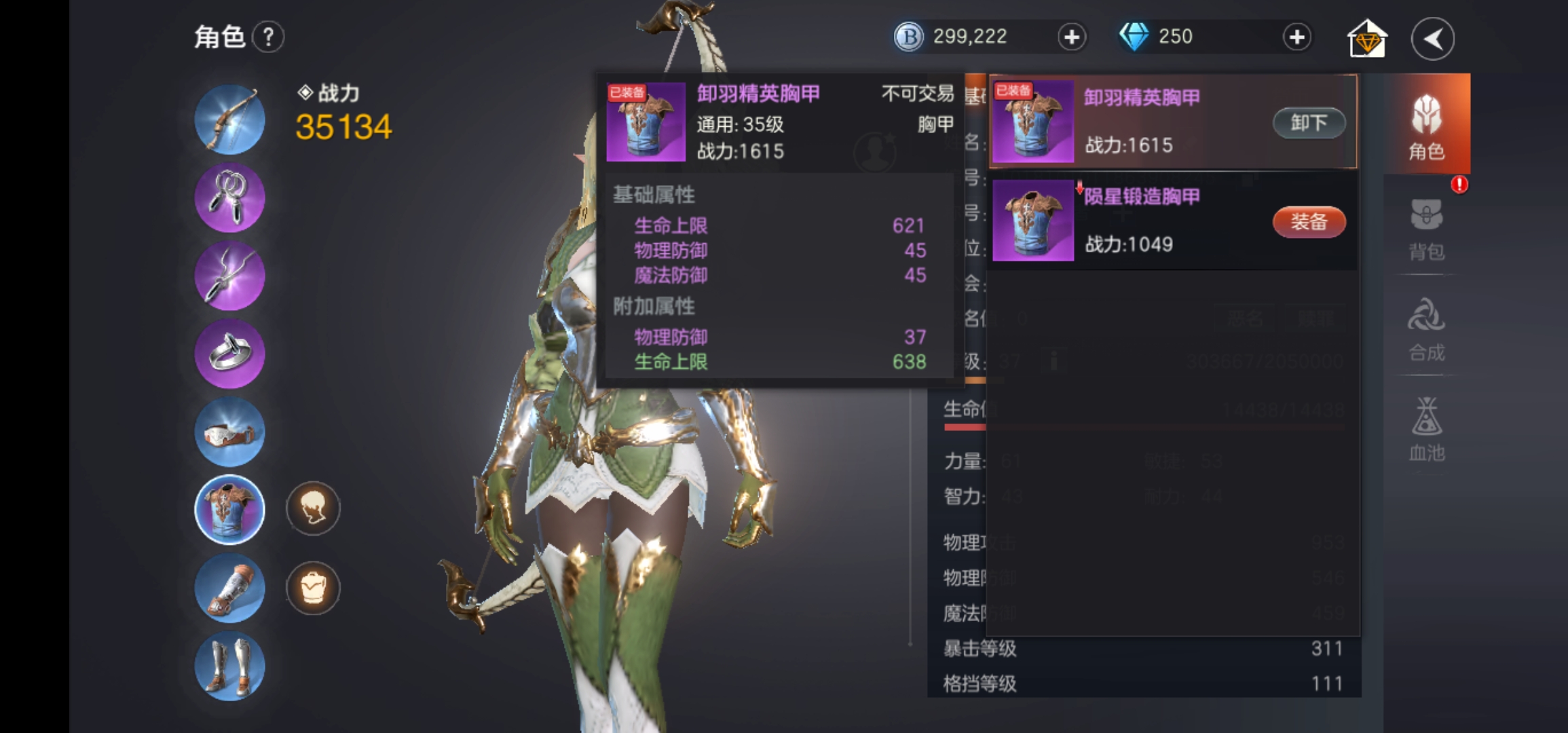Select the equipped chest armor slot
The width and height of the screenshot is (1568, 733).
click(x=229, y=510)
